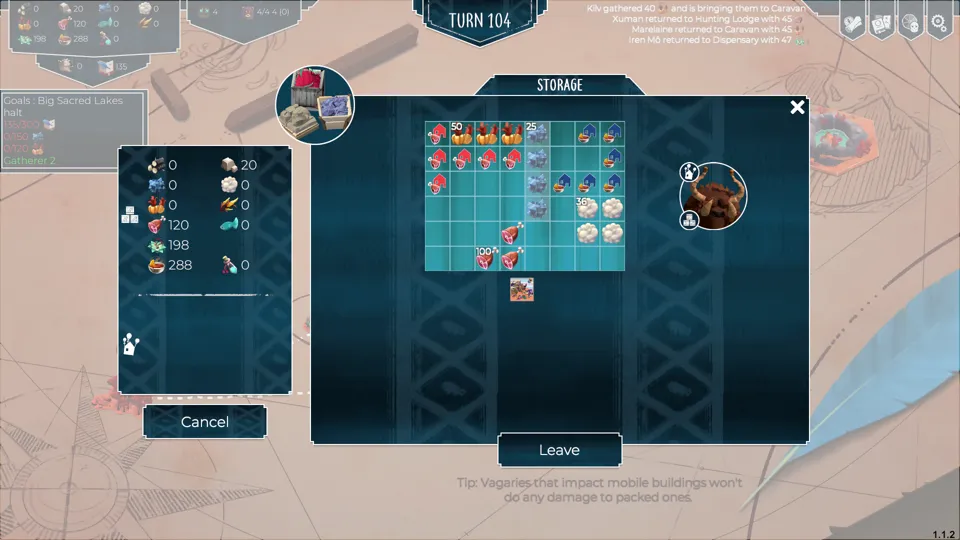Image resolution: width=960 pixels, height=540 pixels.
Task: Select the pumpkin vegetable stack labeled 50
Action: coord(462,134)
